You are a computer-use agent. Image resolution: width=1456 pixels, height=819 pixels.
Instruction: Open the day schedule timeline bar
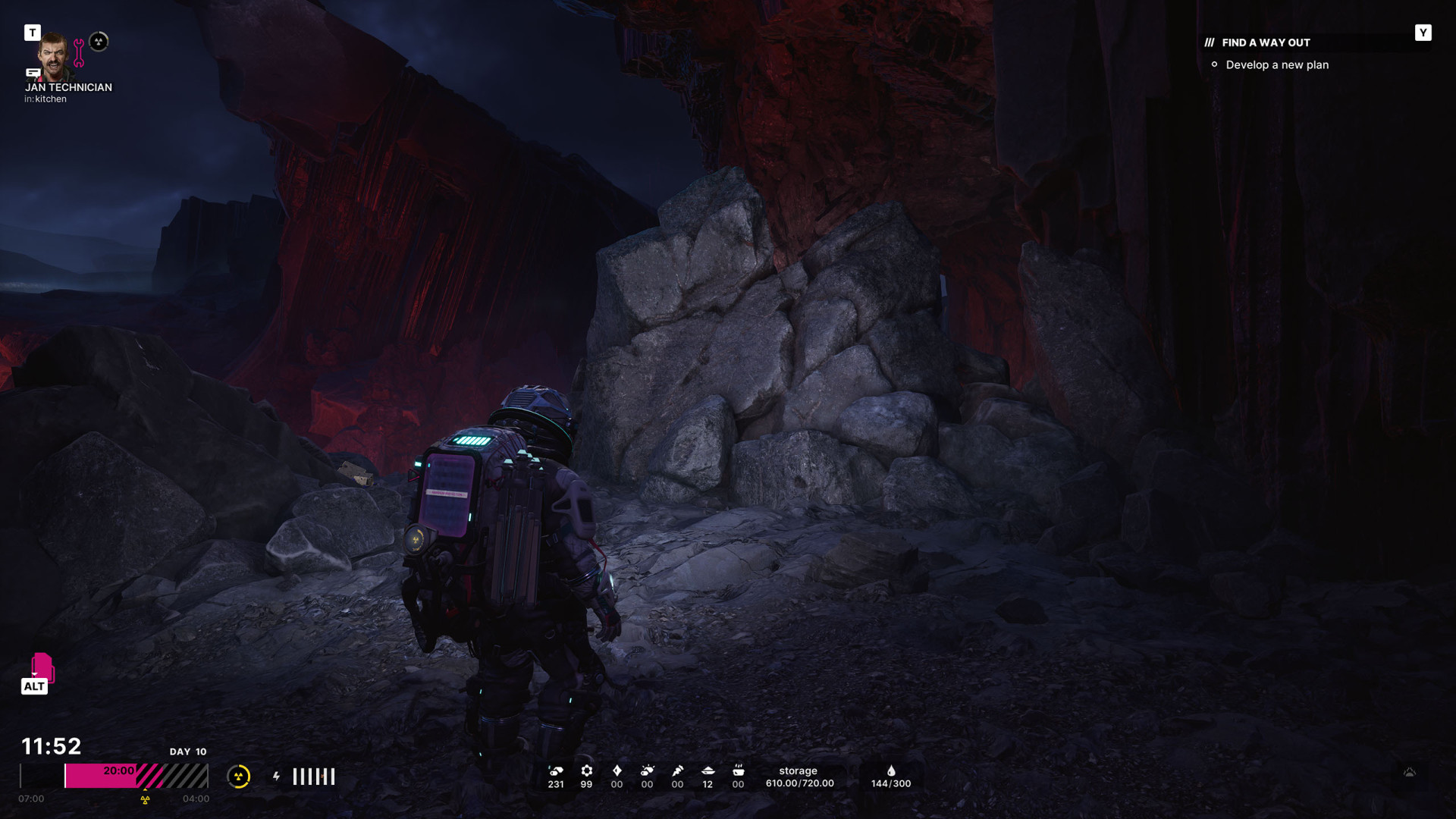[136, 776]
